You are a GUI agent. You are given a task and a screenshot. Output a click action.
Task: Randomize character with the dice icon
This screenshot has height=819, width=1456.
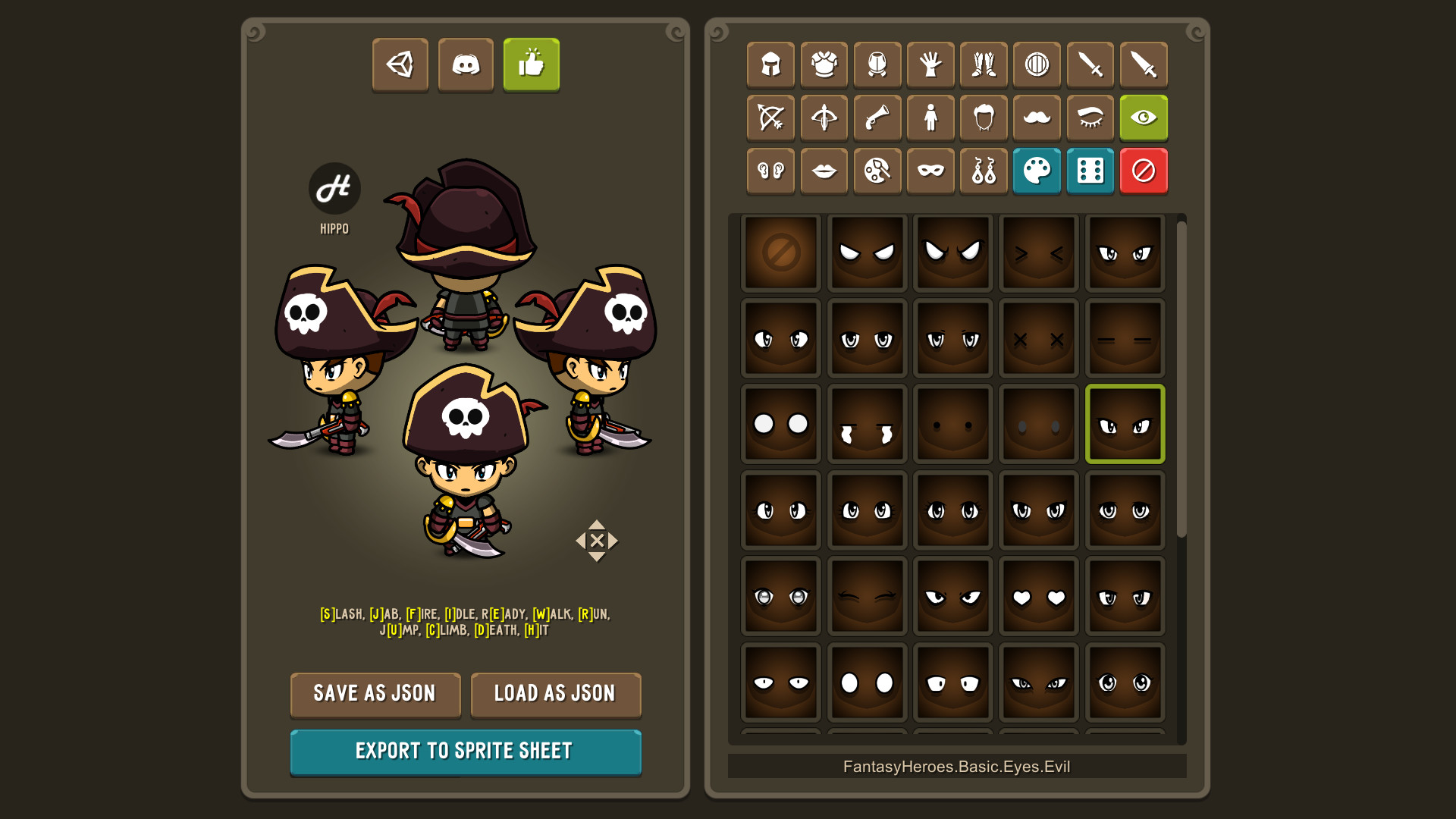(x=1090, y=171)
